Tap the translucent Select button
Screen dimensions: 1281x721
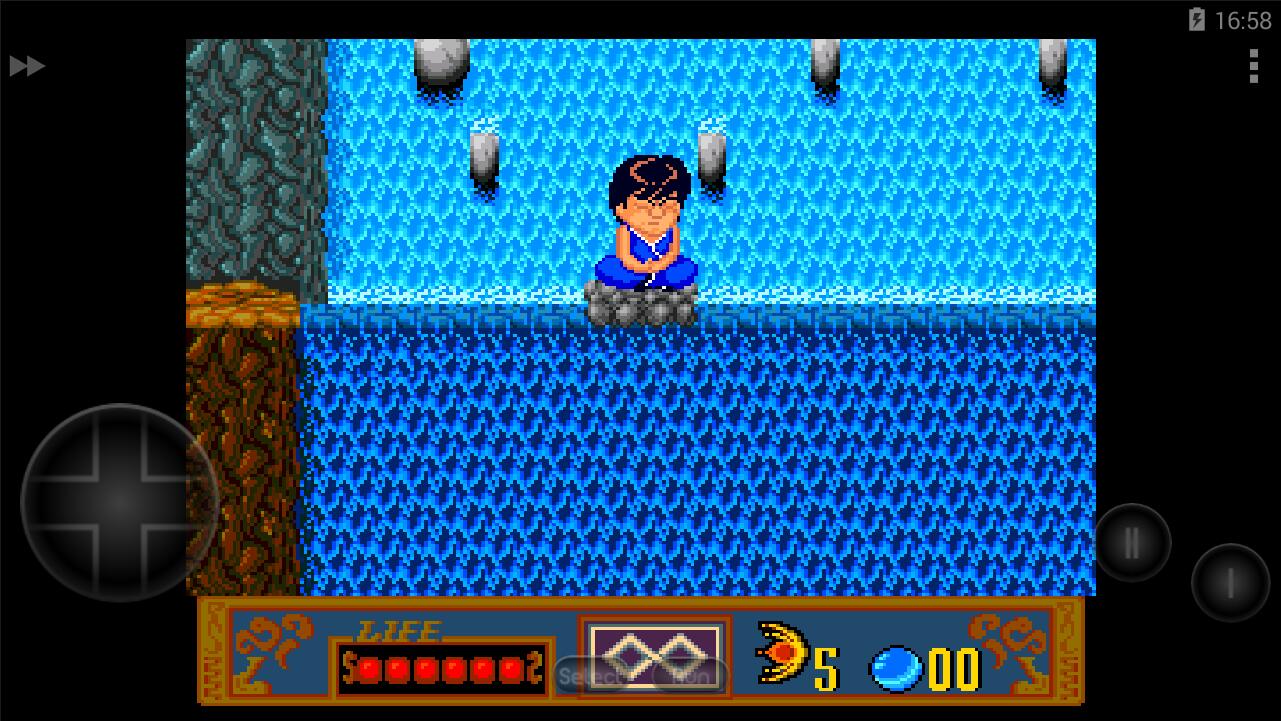(590, 677)
